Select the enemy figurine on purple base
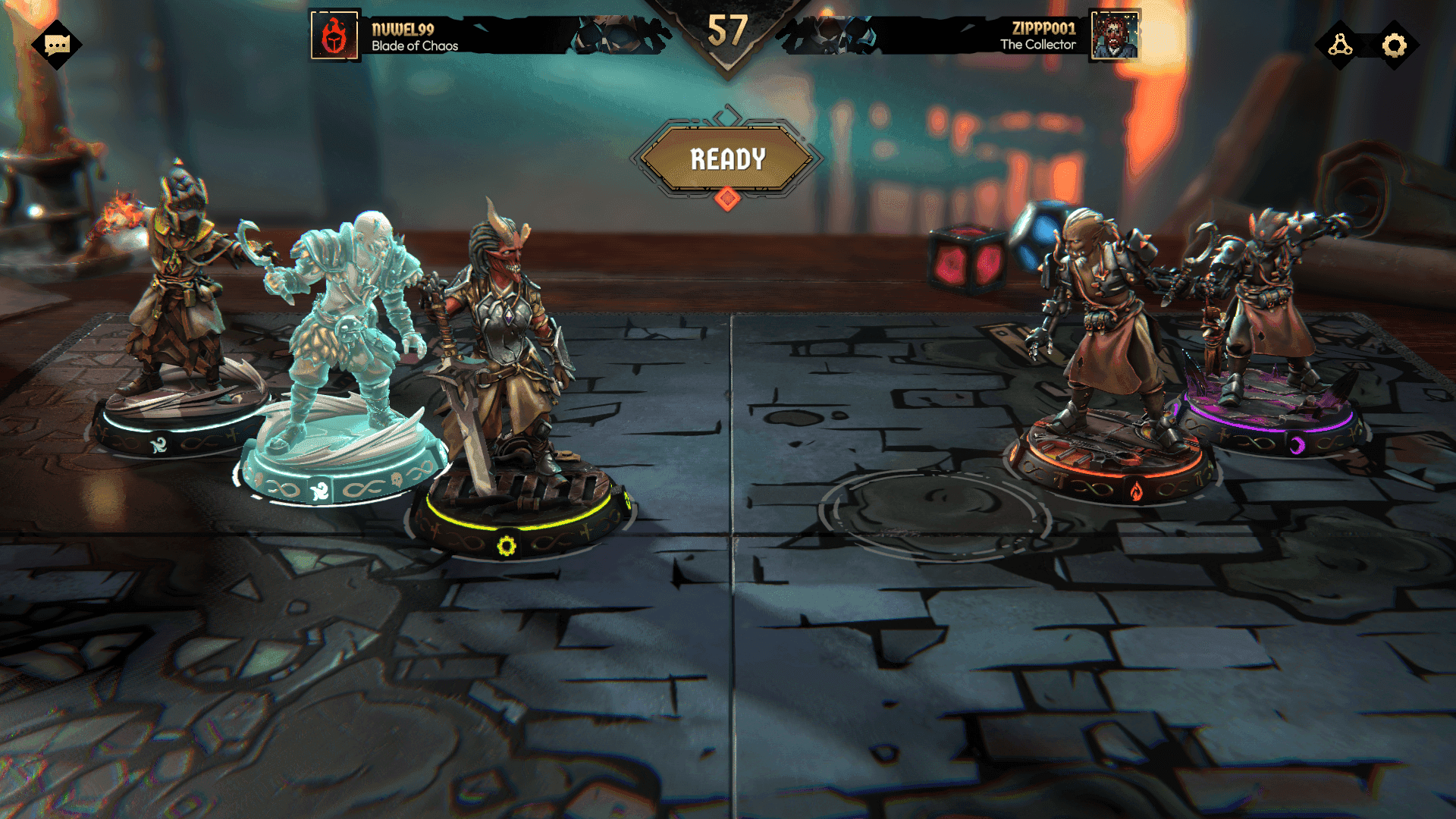This screenshot has height=819, width=1456. coord(1266,318)
